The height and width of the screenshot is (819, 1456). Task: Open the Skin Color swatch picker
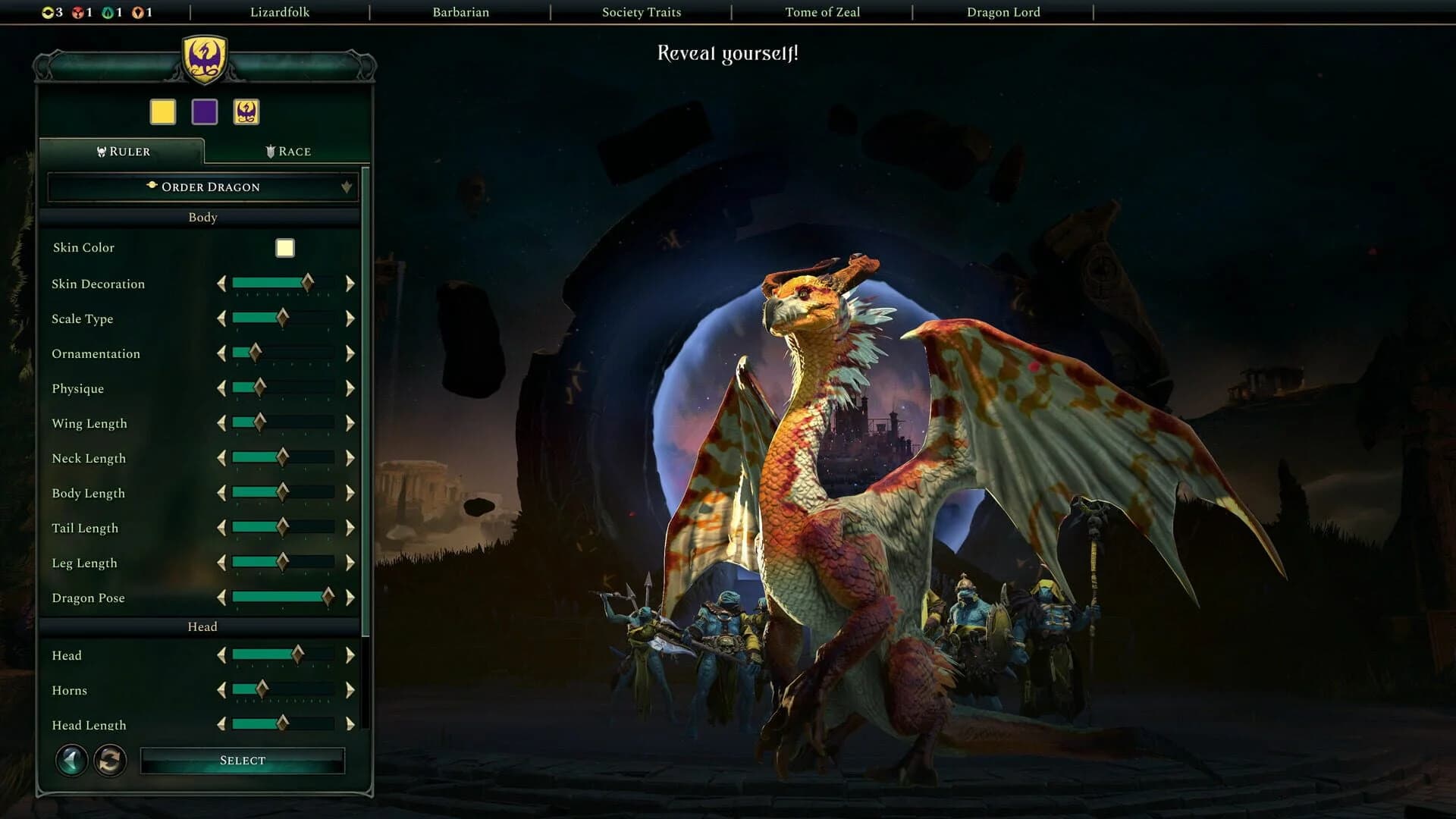[x=284, y=247]
